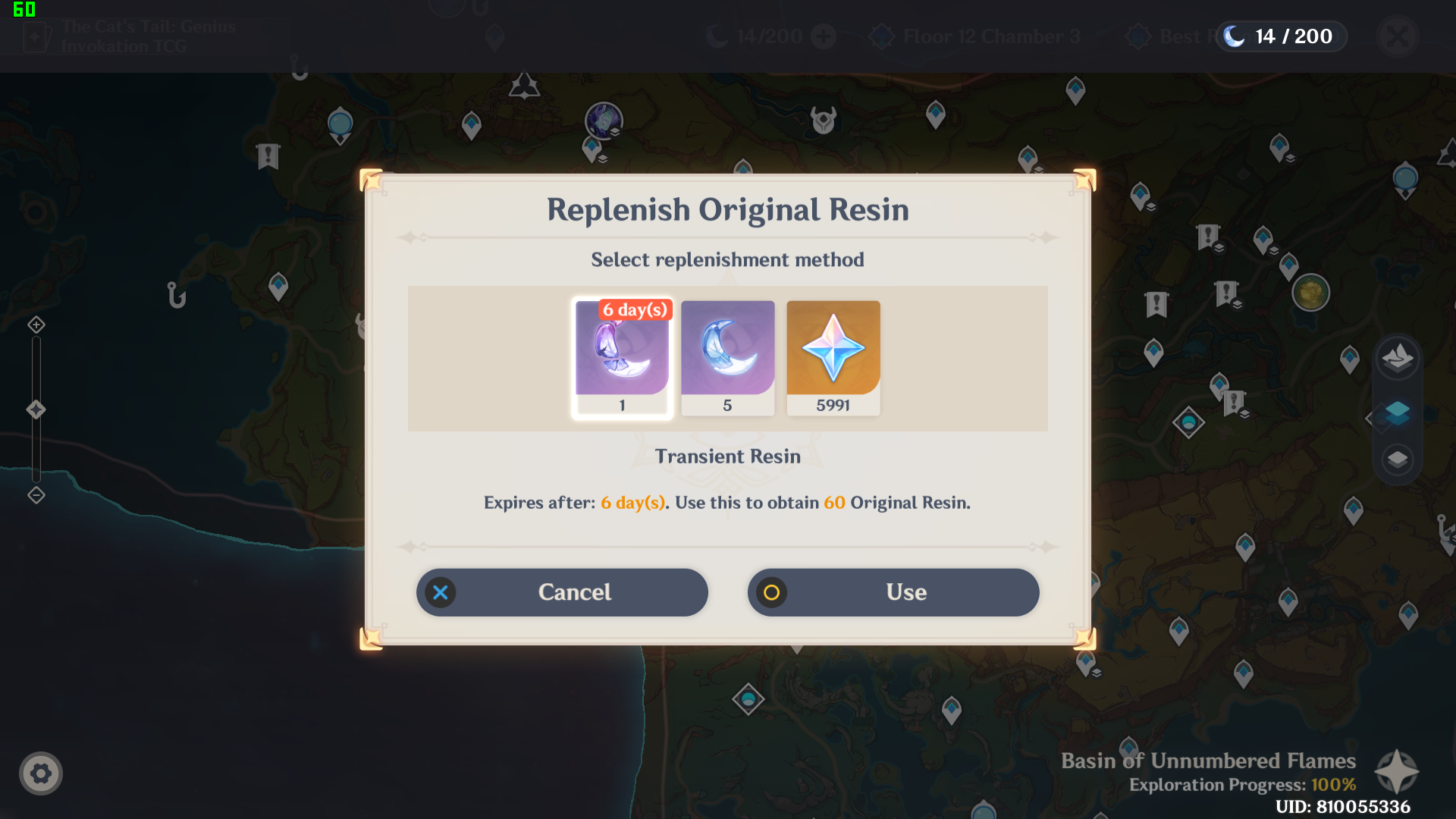The width and height of the screenshot is (1456, 819).
Task: Click the compass icon near the exploration progress
Action: click(1398, 773)
